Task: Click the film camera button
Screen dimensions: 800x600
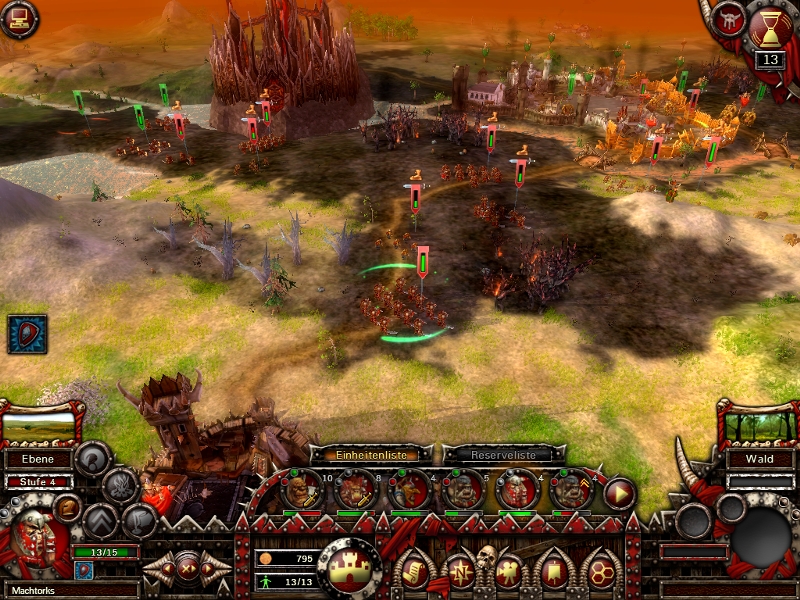Action: coord(510,571)
